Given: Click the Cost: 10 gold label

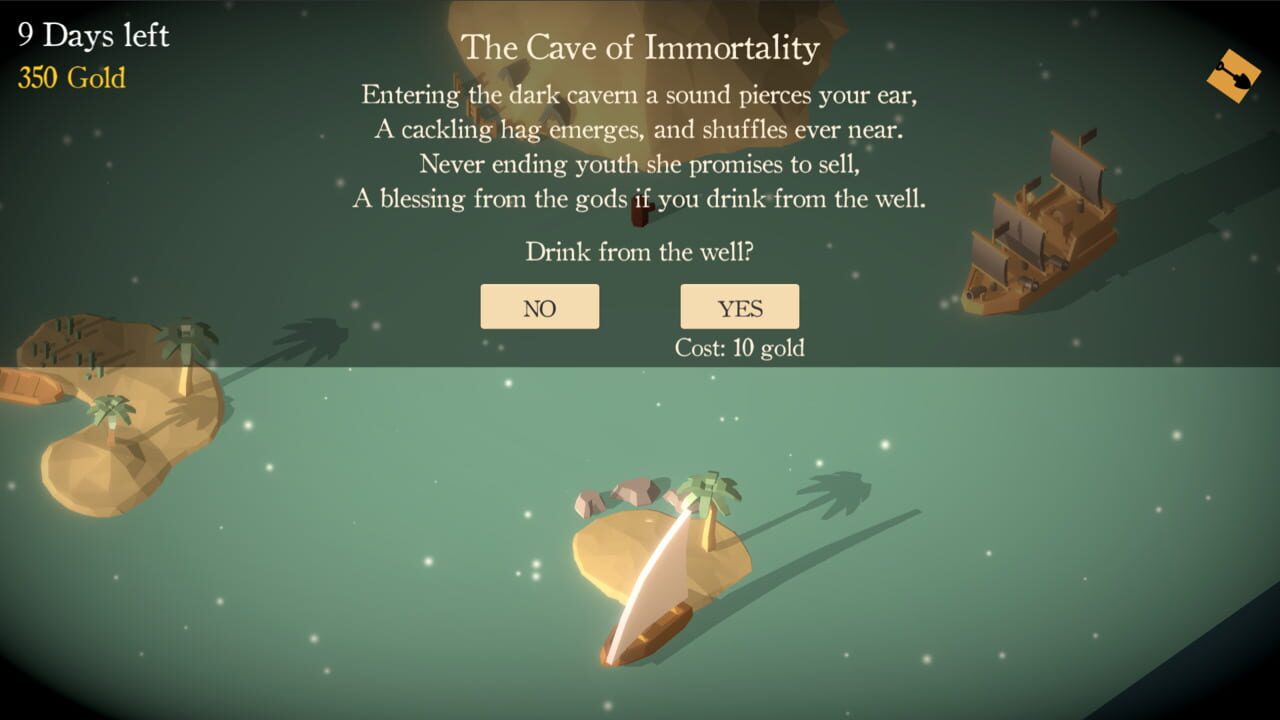Looking at the screenshot, I should 740,348.
